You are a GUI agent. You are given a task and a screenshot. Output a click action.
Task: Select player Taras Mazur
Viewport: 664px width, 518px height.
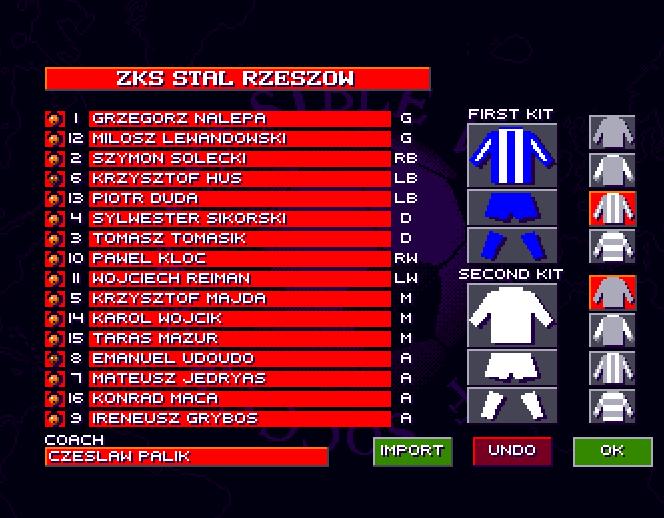point(239,338)
